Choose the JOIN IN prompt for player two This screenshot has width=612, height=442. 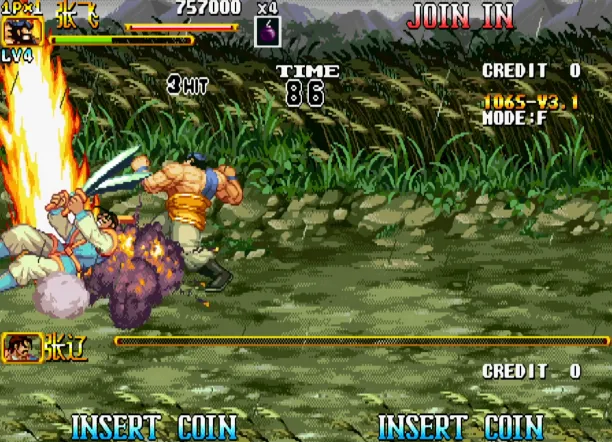click(460, 16)
